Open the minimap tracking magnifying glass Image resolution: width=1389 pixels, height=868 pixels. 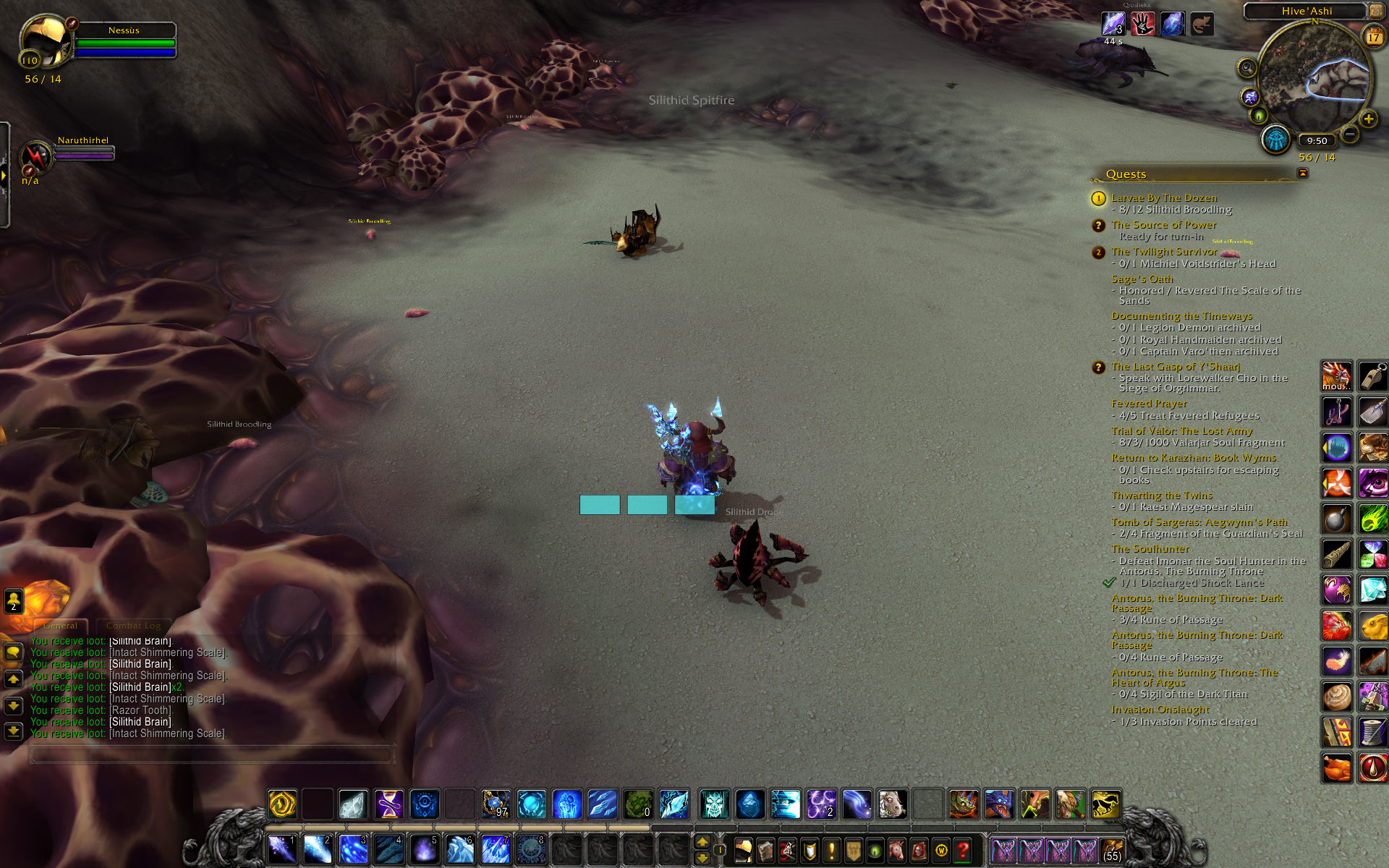[1246, 69]
